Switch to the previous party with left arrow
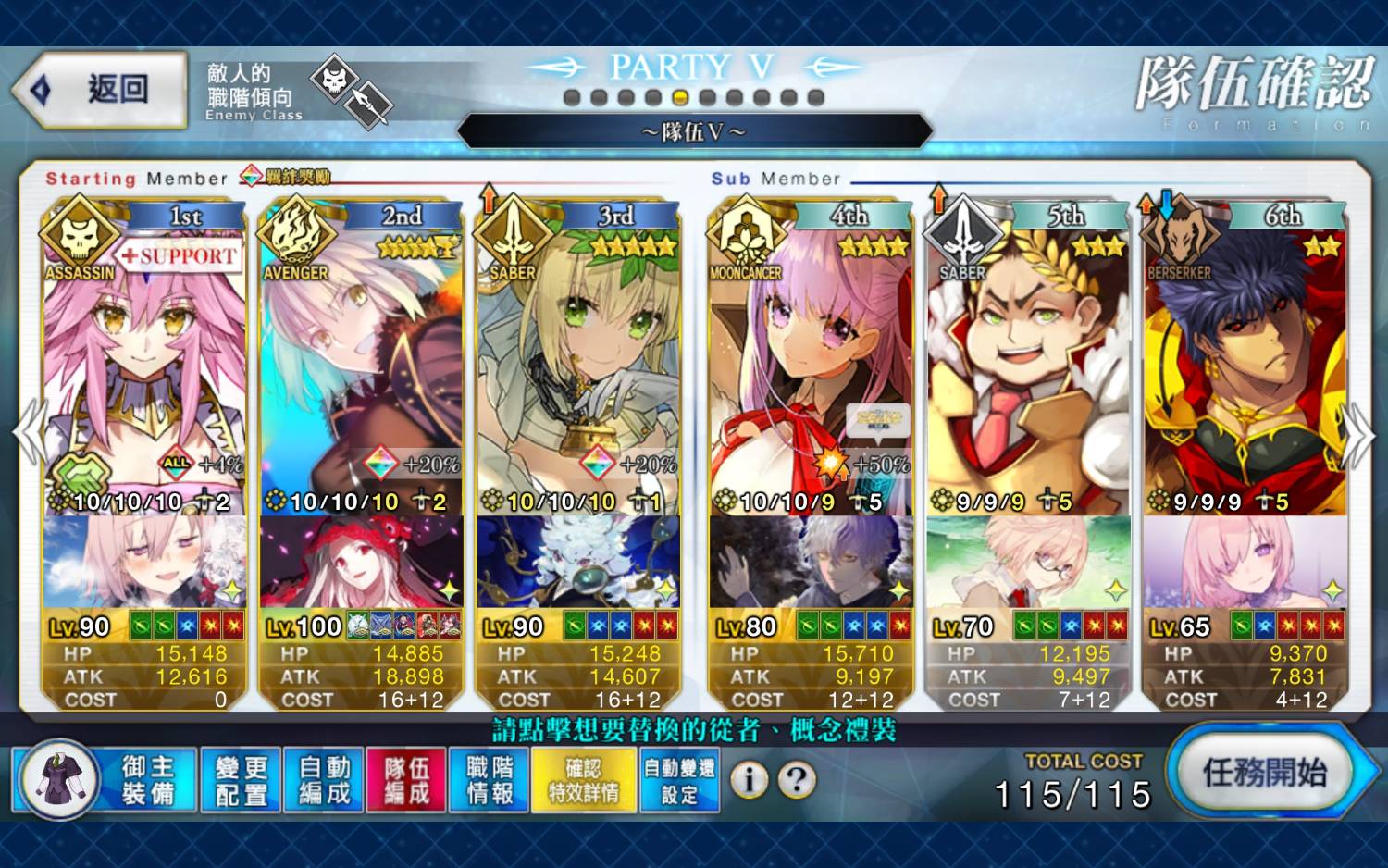1388x868 pixels. click(28, 432)
